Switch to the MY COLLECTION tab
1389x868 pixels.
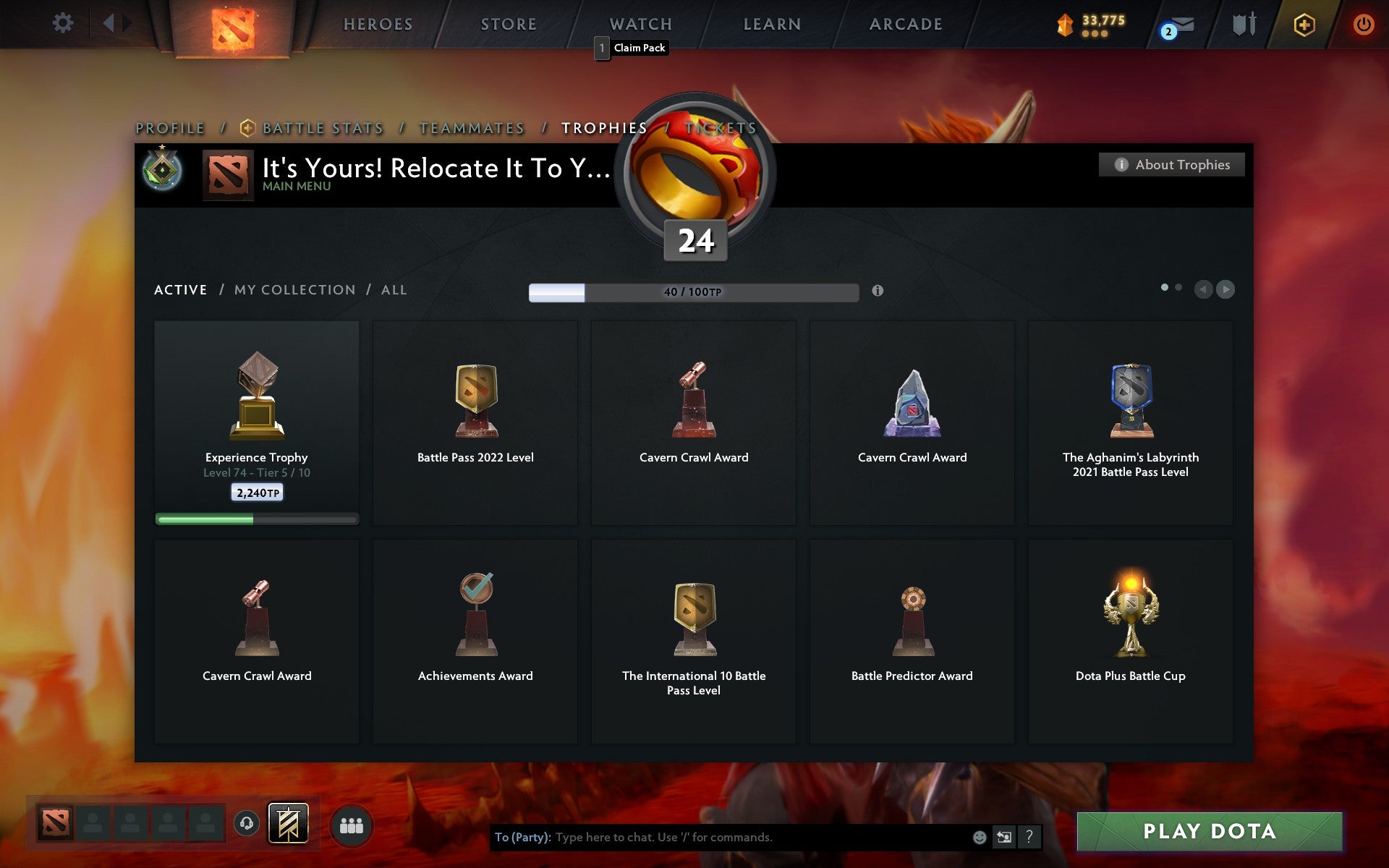[293, 289]
